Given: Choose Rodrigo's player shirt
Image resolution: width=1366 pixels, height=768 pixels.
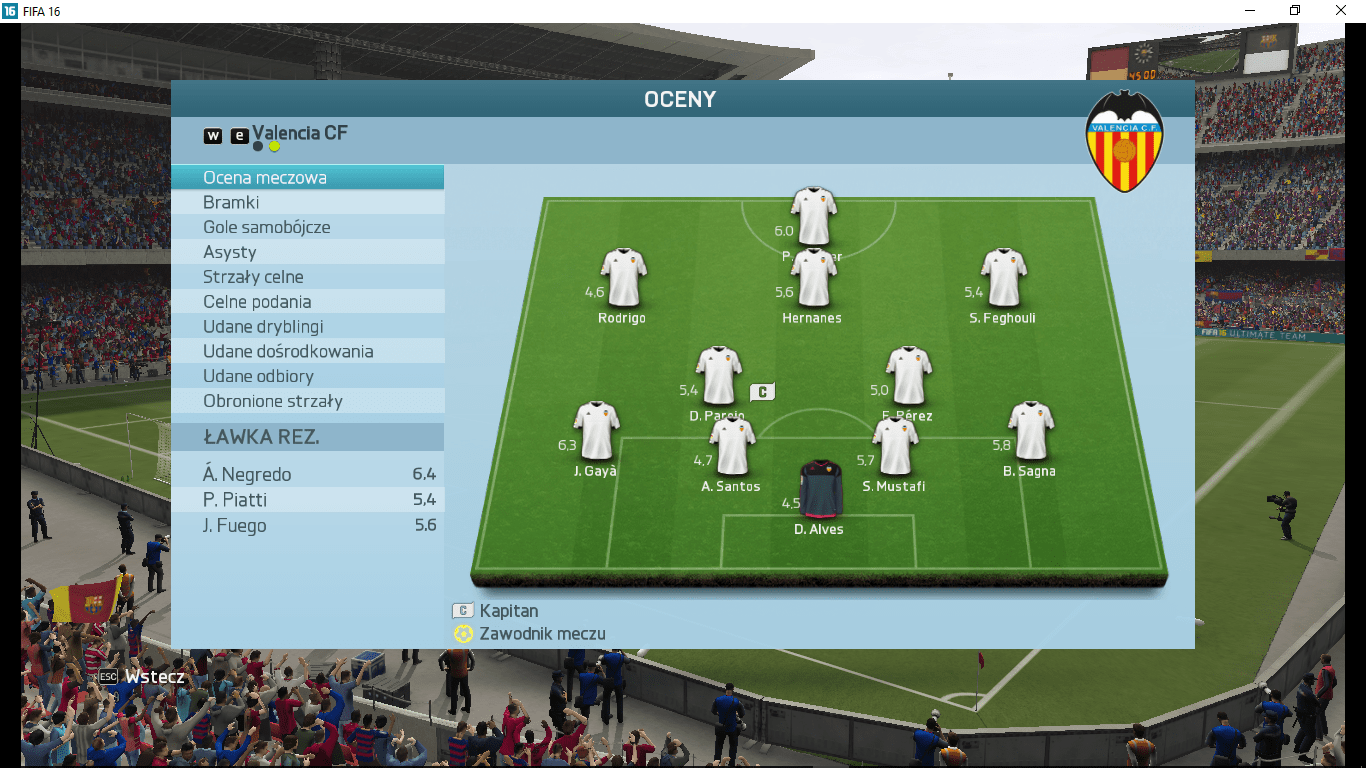Looking at the screenshot, I should click(623, 278).
